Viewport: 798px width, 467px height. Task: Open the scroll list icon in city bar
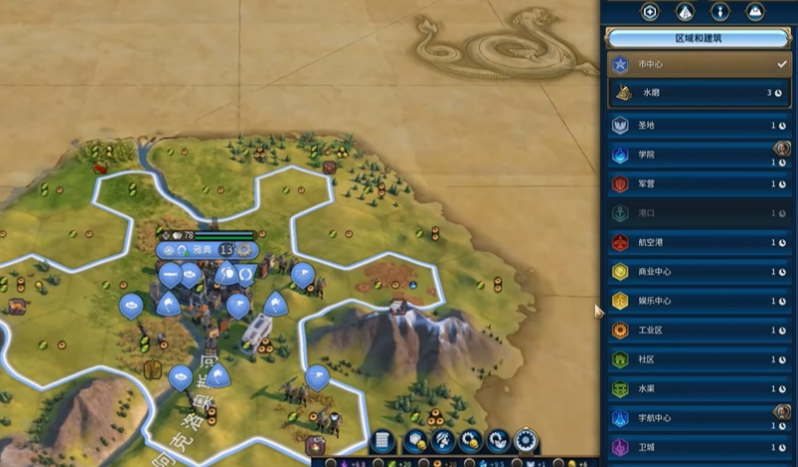coord(382,441)
